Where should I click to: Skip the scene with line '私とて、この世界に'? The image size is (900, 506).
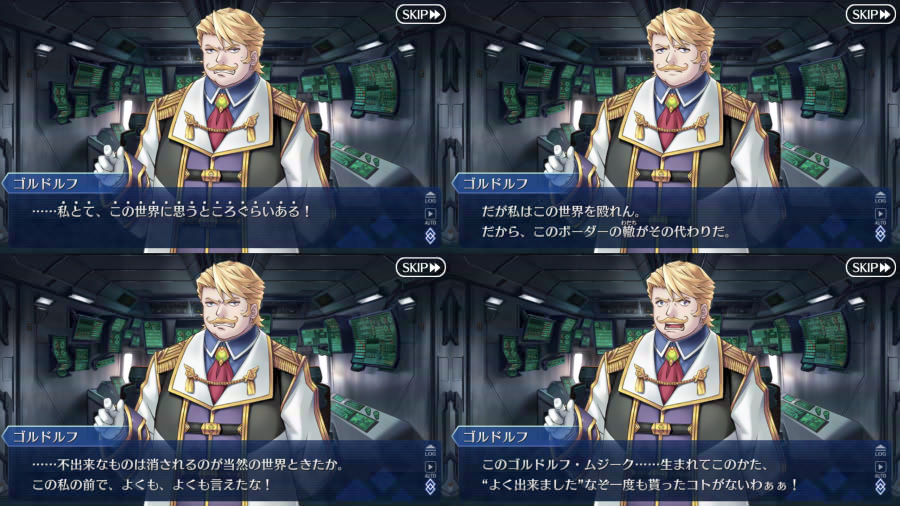[420, 14]
